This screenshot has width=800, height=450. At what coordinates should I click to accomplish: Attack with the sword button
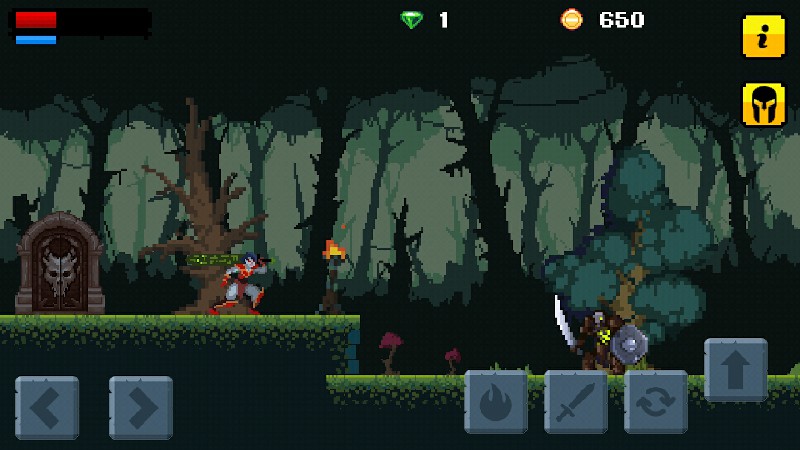(576, 401)
